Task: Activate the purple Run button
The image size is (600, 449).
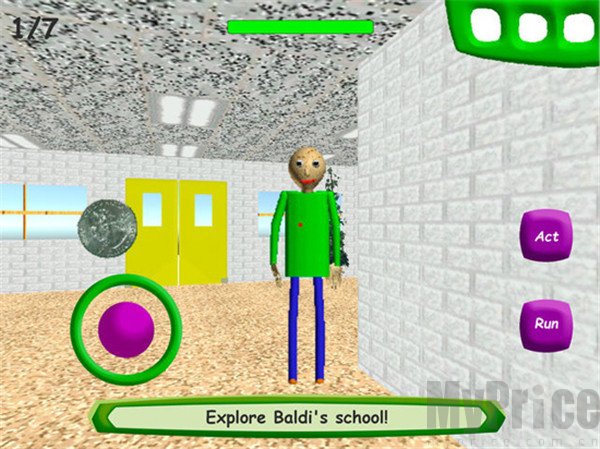Action: [546, 324]
